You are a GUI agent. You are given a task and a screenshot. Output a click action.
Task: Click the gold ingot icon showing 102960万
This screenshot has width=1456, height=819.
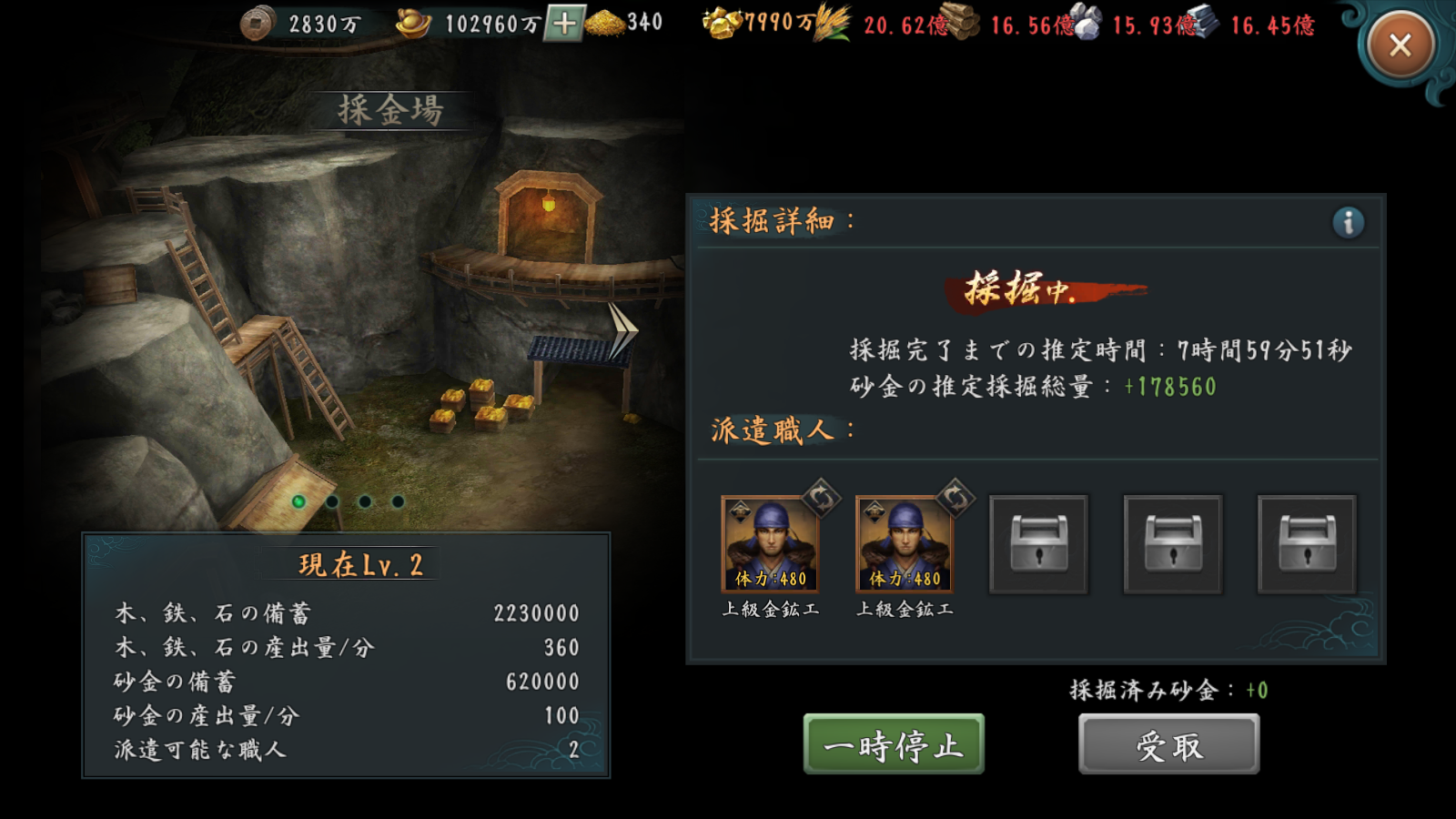[x=411, y=22]
